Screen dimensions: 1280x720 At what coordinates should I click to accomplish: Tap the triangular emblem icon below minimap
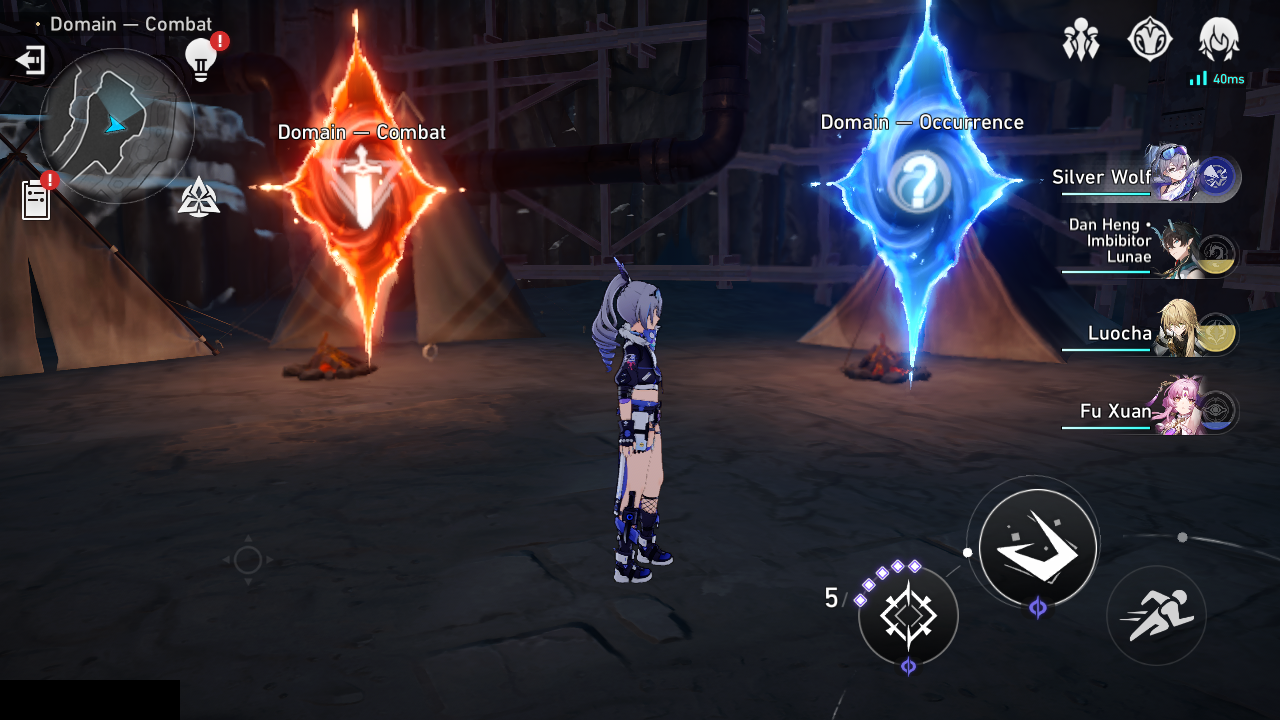tap(199, 197)
